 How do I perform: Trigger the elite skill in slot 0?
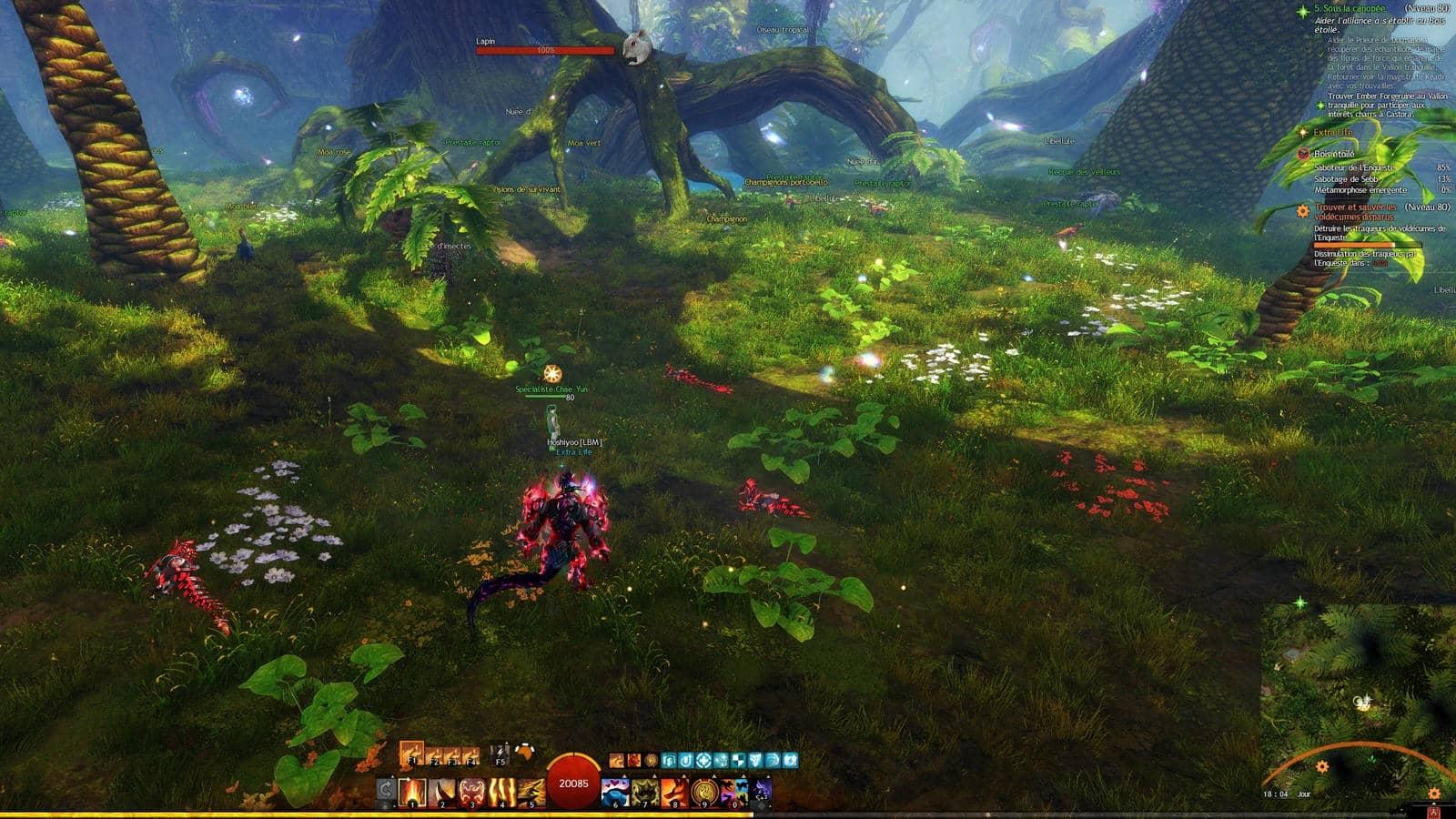(733, 791)
